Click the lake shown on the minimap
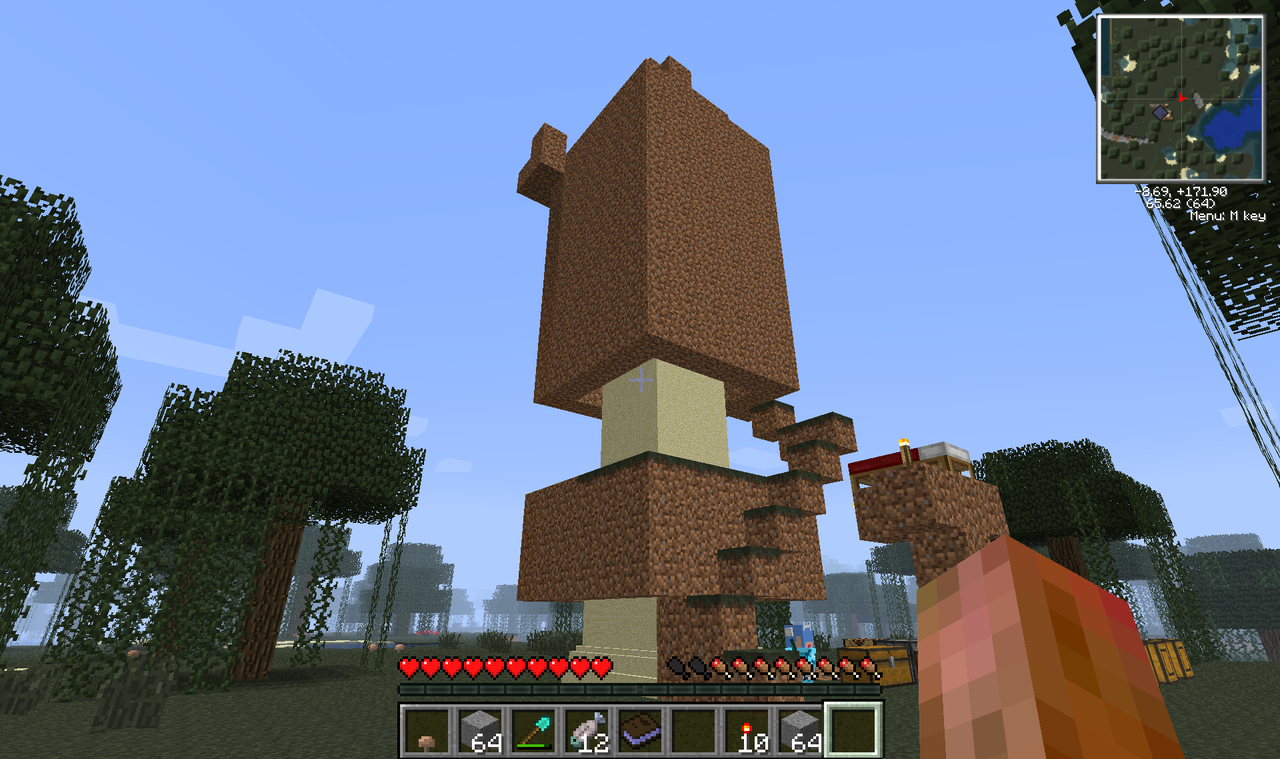The height and width of the screenshot is (759, 1280). click(1226, 127)
